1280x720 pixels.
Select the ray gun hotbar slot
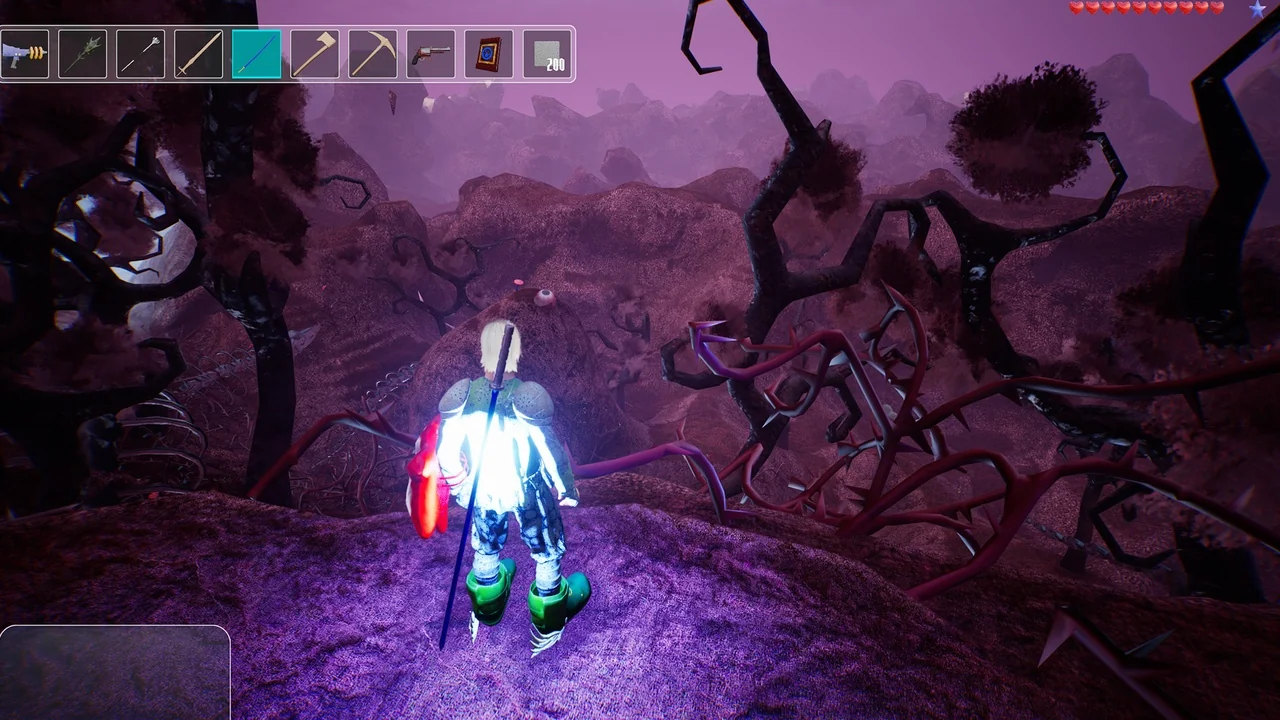click(x=24, y=54)
